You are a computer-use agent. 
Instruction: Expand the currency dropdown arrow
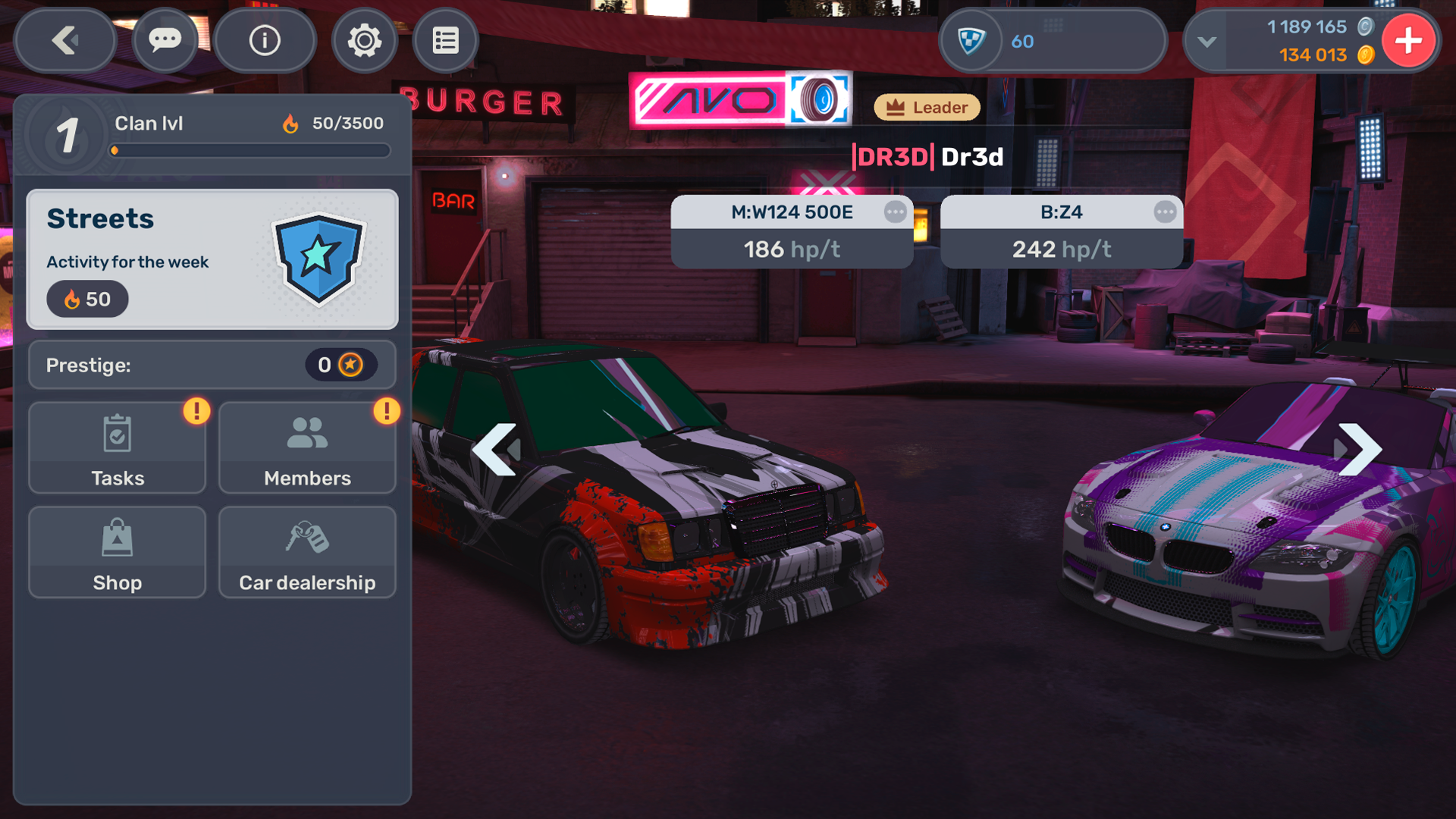click(x=1207, y=42)
